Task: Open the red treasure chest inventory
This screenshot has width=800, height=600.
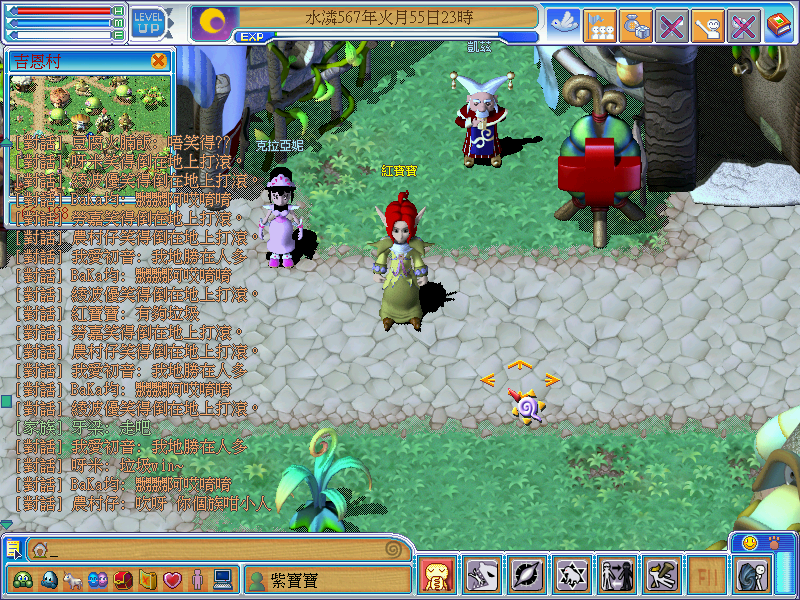Action: [123, 579]
